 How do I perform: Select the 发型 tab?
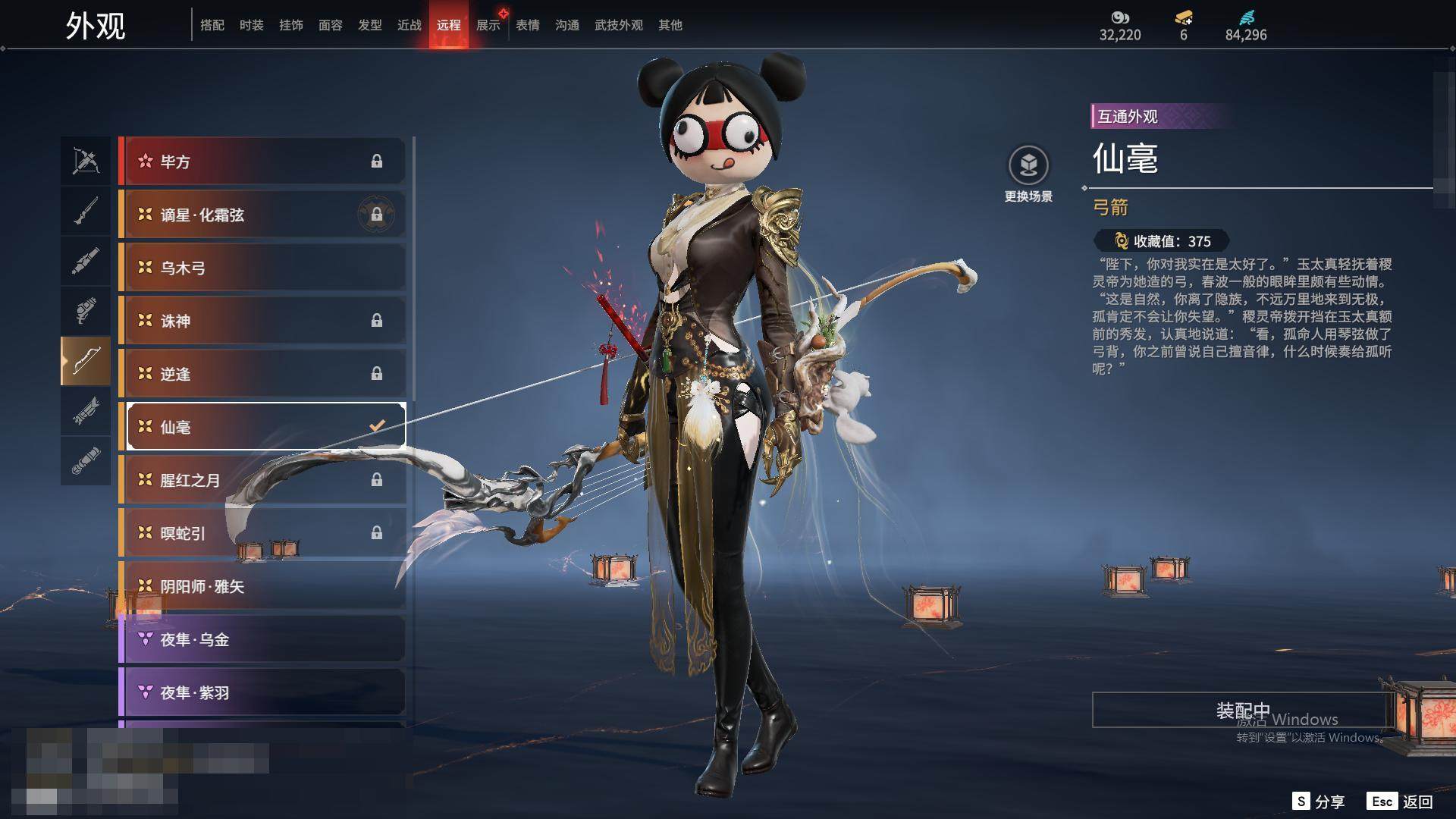click(369, 25)
